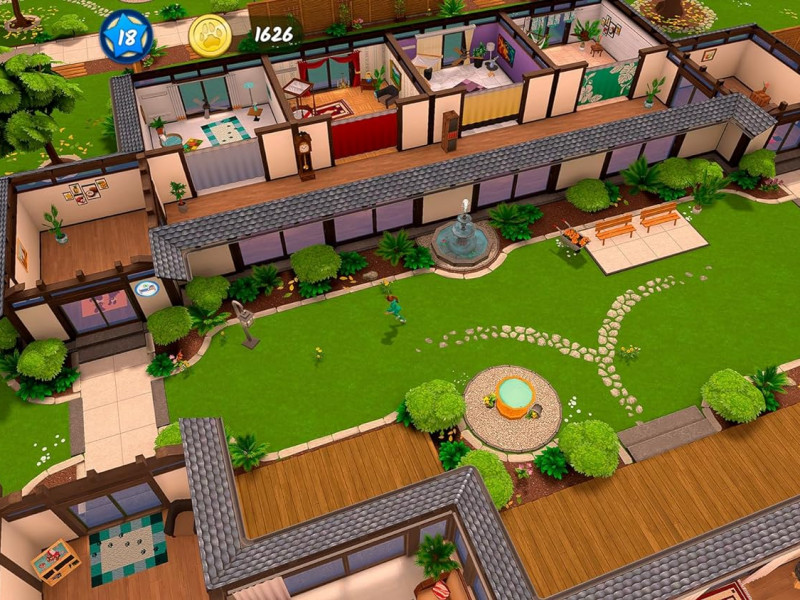Open the gold paw coin currency icon
This screenshot has width=800, height=600.
click(x=210, y=35)
